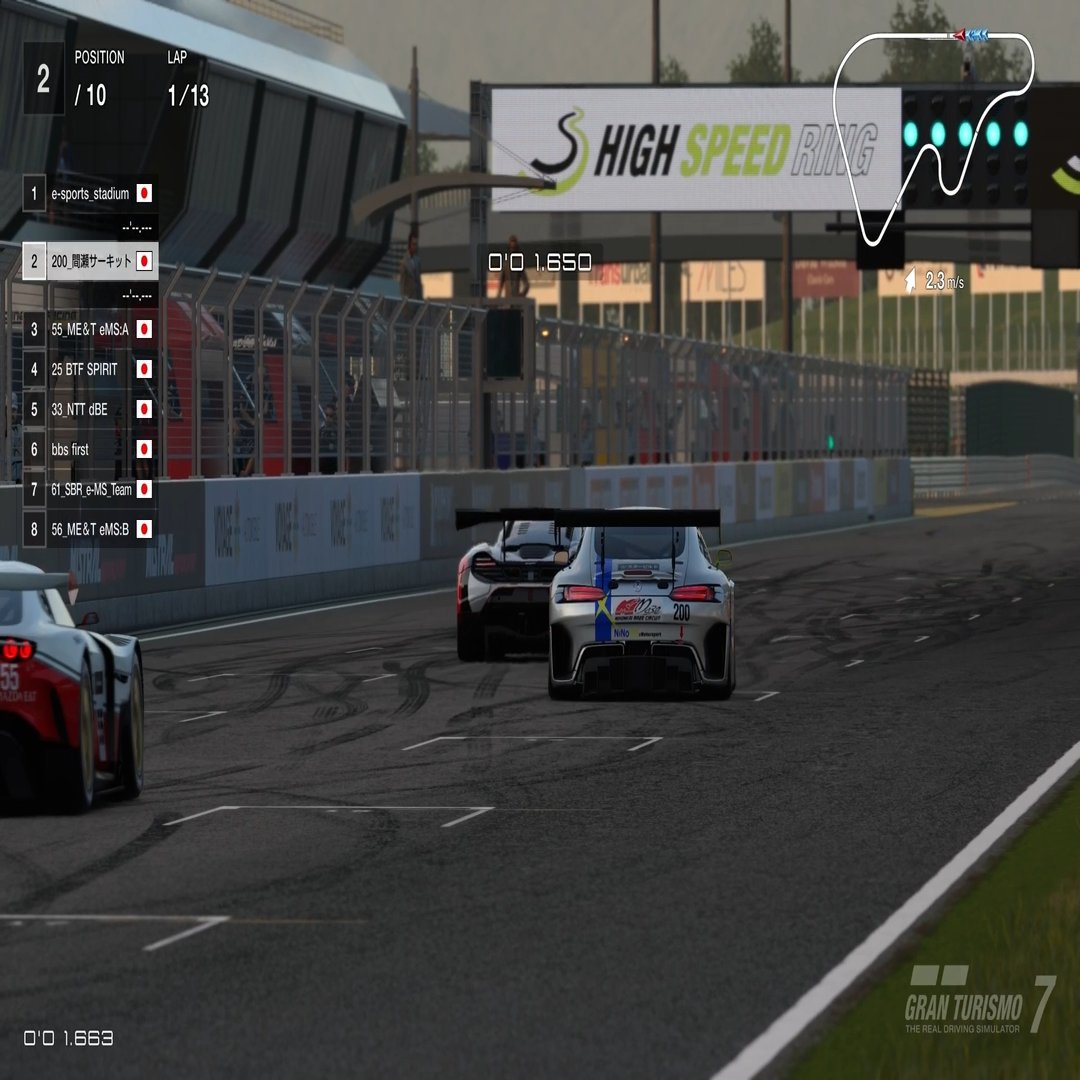This screenshot has width=1080, height=1080.
Task: Select 33_NTT dBE in the standings
Action: pyautogui.click(x=90, y=409)
